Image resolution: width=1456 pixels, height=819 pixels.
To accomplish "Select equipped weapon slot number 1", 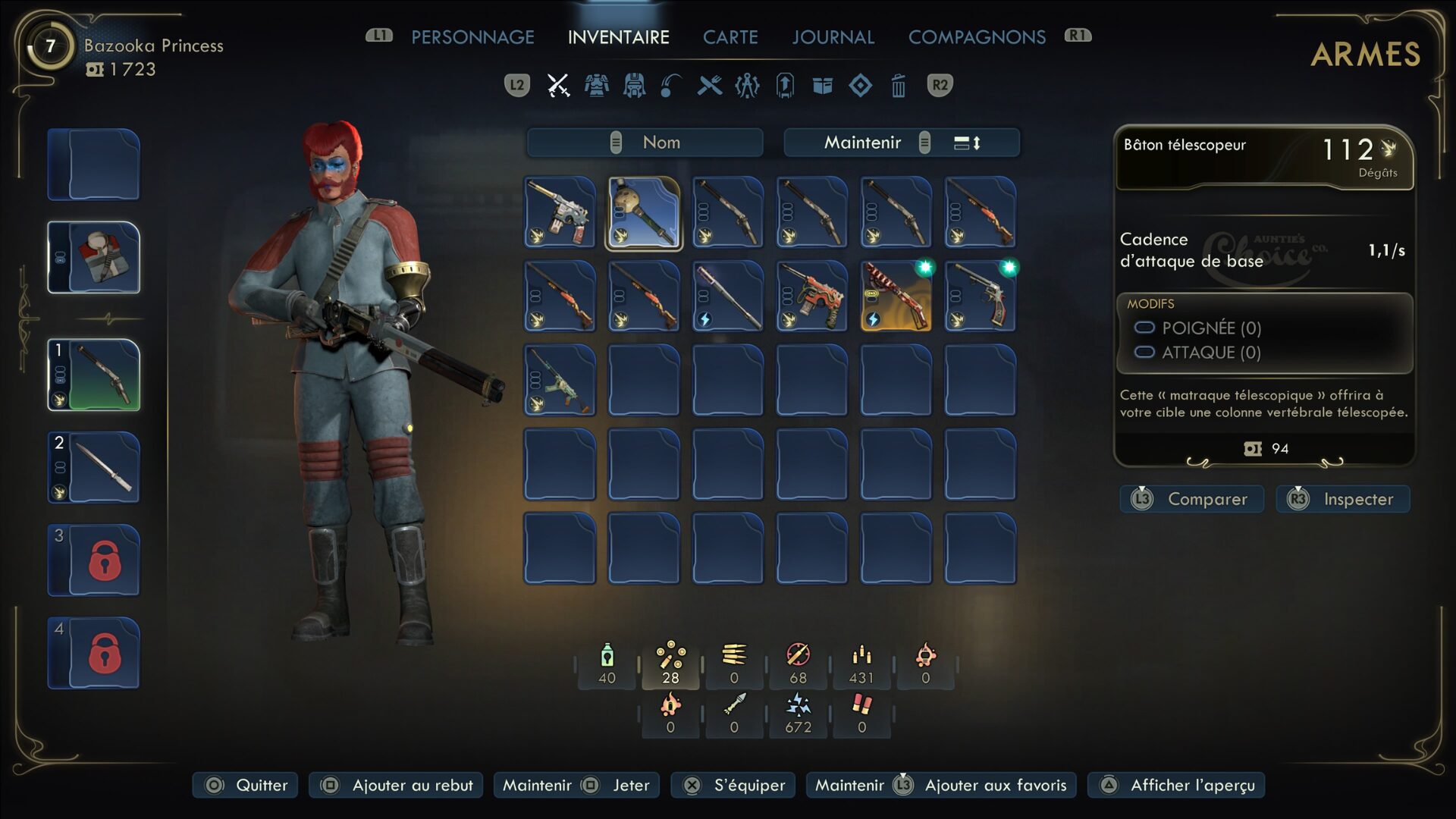I will [94, 375].
